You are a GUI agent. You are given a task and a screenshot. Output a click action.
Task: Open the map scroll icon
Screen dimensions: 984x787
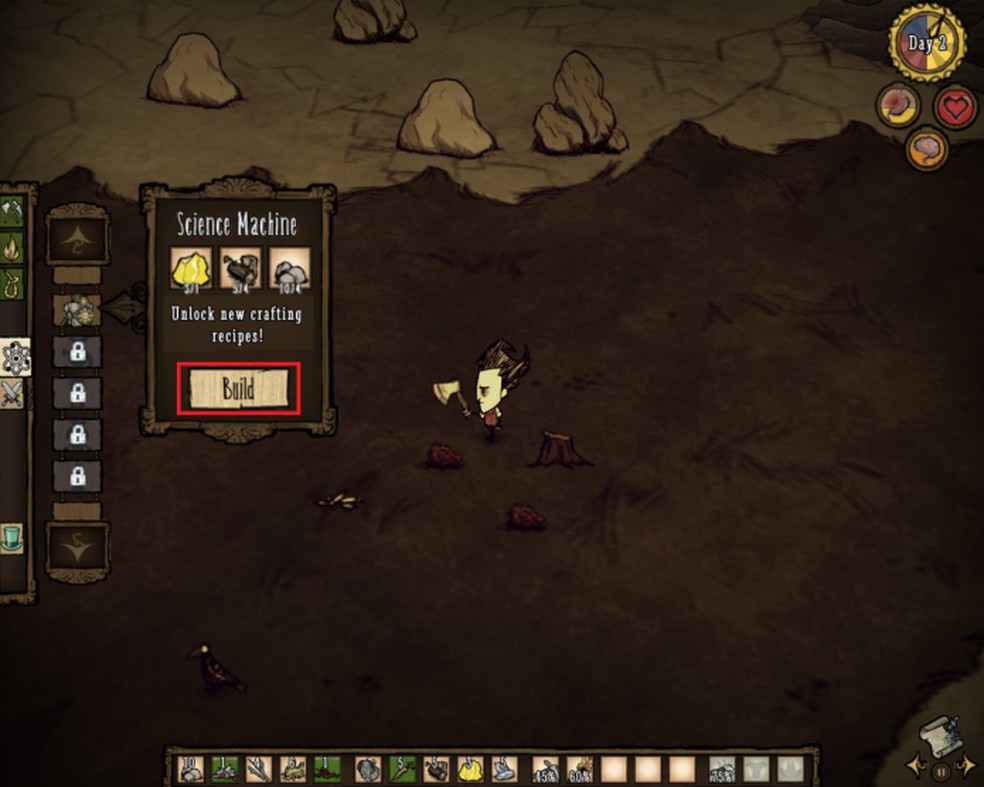(939, 737)
